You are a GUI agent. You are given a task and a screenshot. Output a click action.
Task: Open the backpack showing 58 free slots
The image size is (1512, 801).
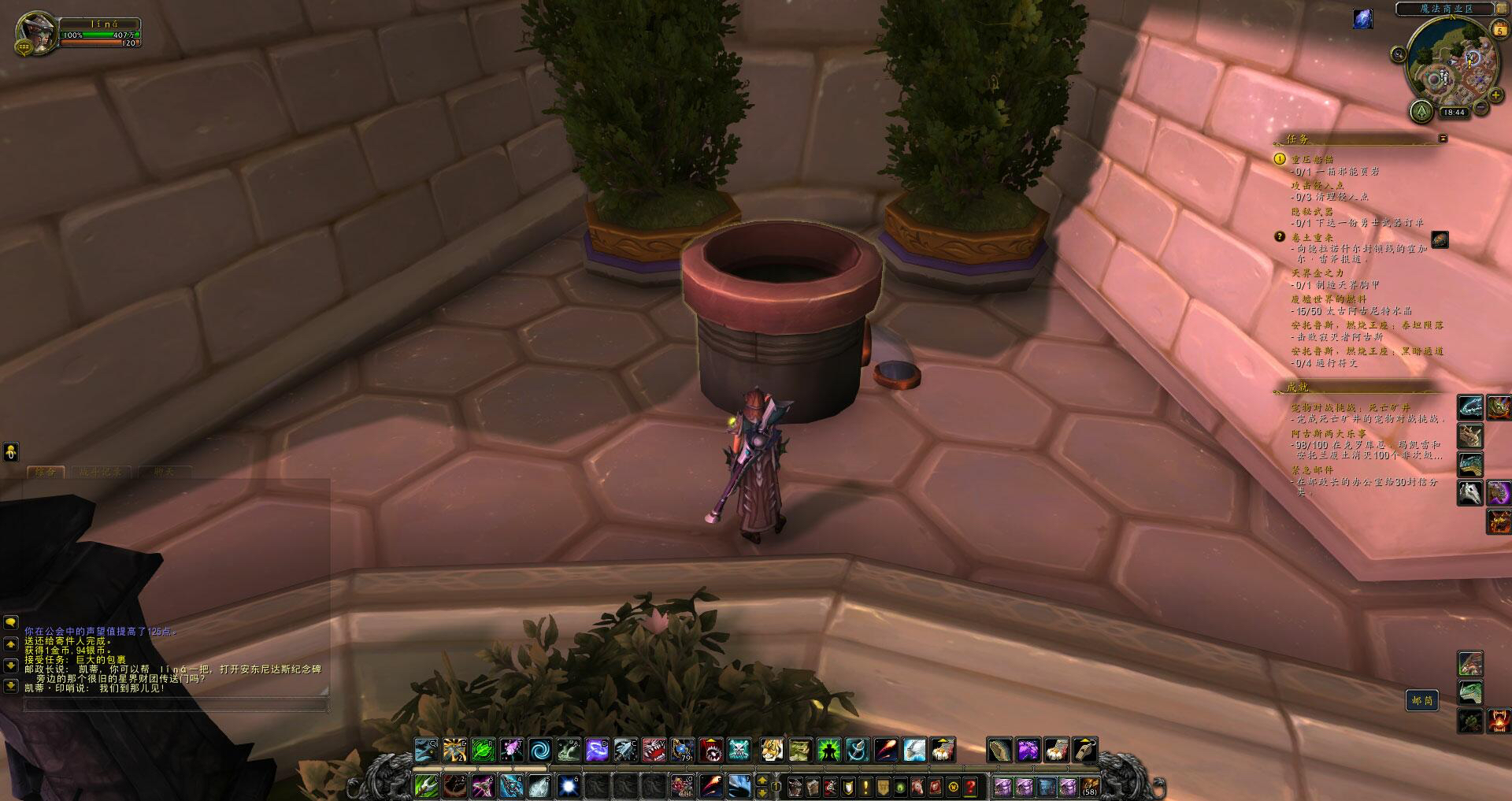pos(1090,786)
